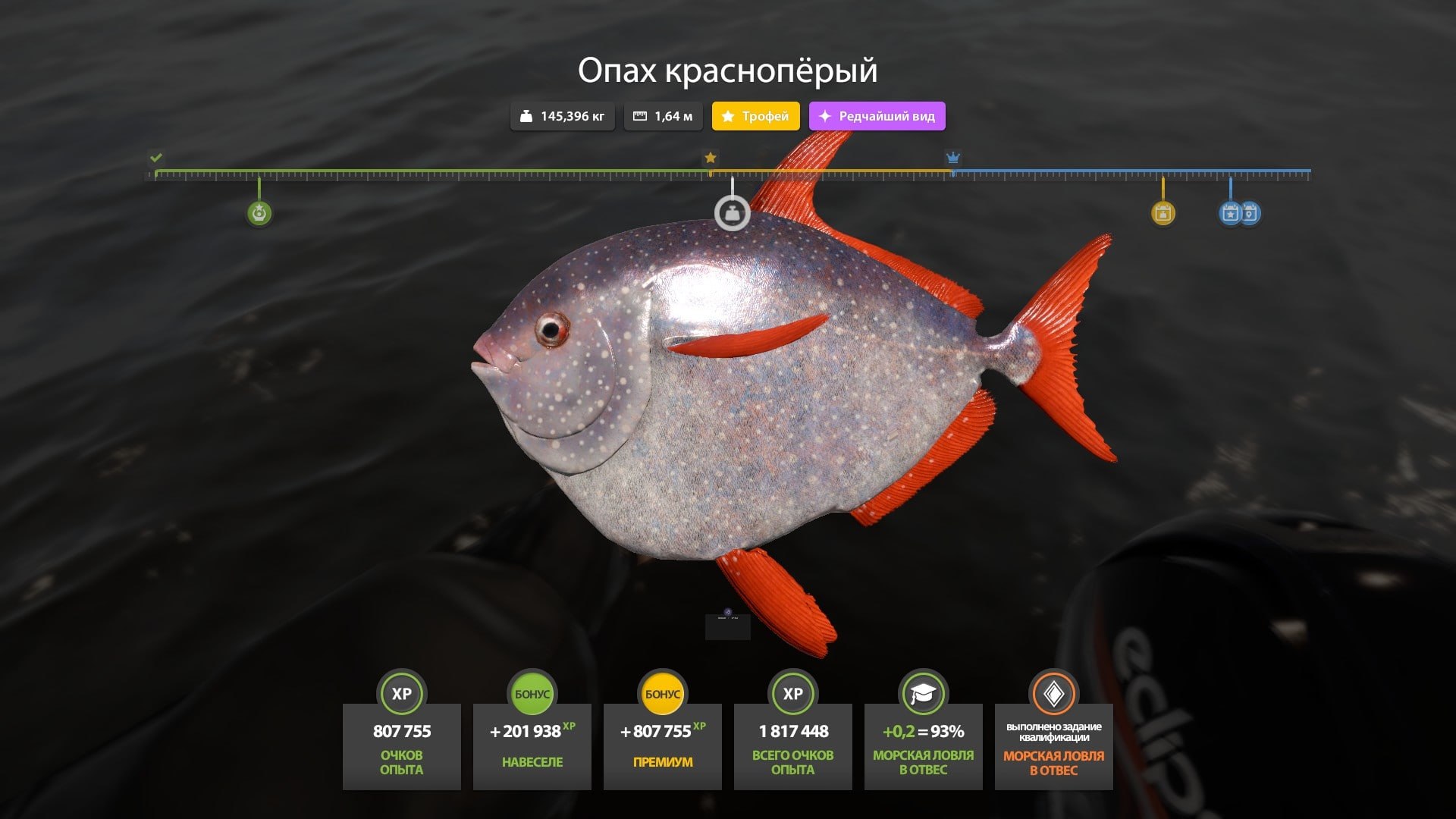Viewport: 1456px width, 819px height.
Task: Click the blue crown rare-fish marker
Action: (x=952, y=159)
